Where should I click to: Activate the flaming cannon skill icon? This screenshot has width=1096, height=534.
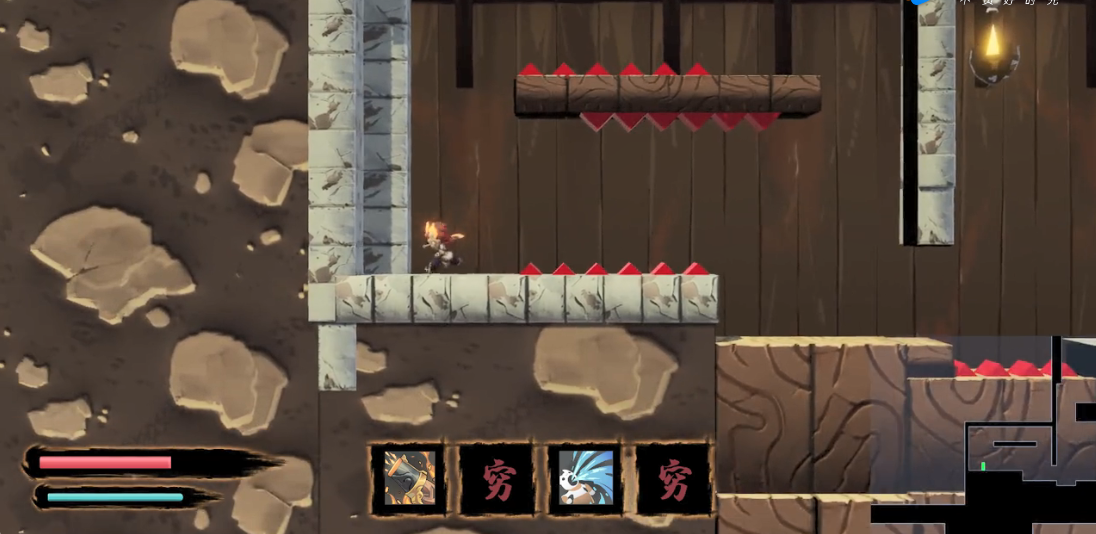coord(410,478)
